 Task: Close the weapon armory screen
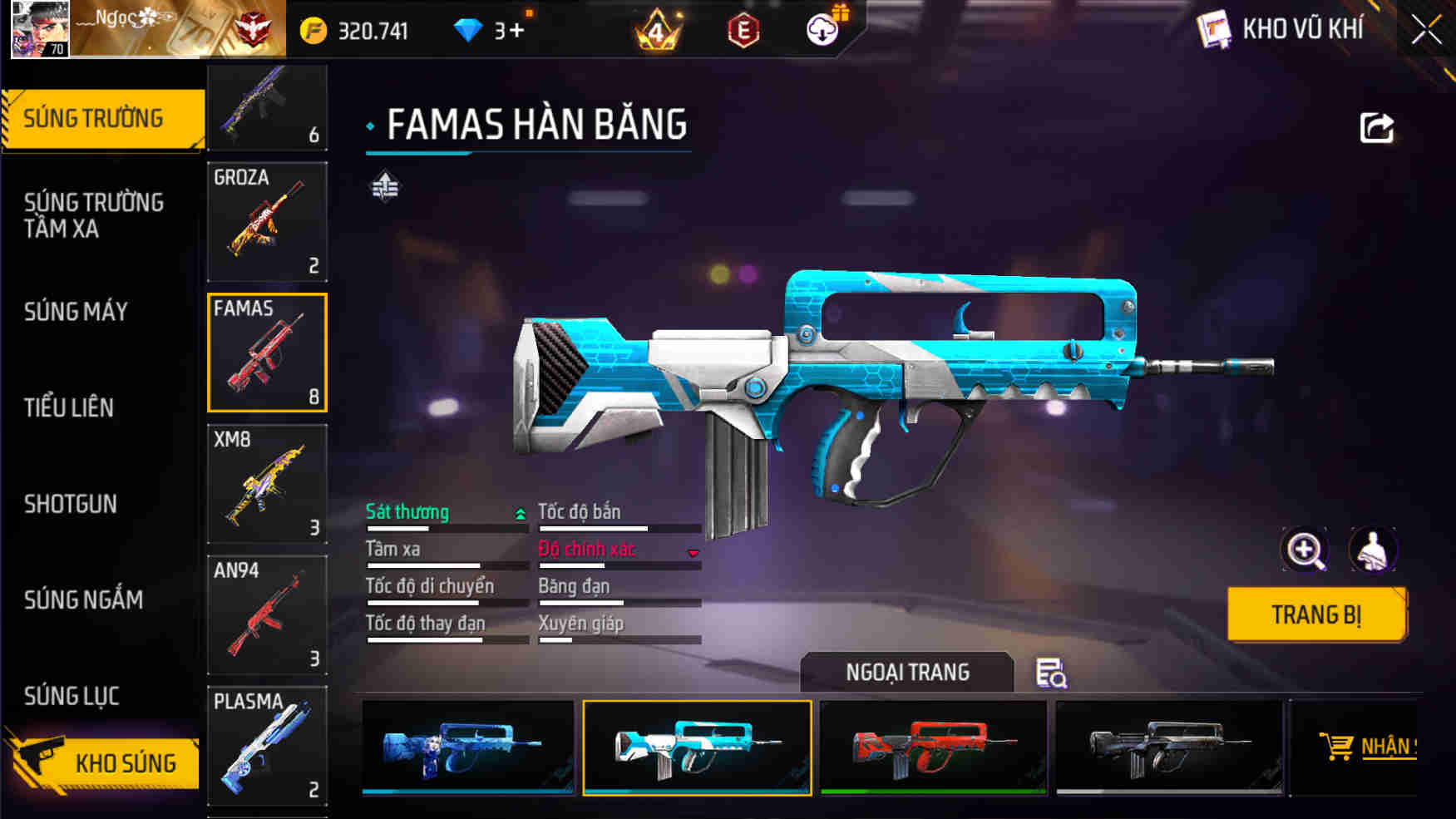click(x=1426, y=31)
